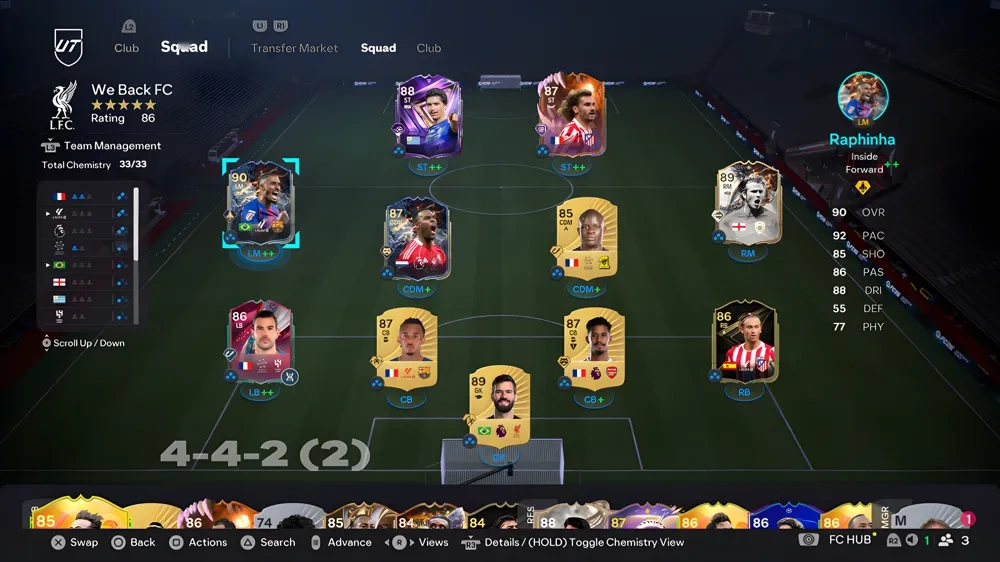Pick the 87-rated CDM in red kit
Screen dimensions: 1000x562
pos(416,240)
